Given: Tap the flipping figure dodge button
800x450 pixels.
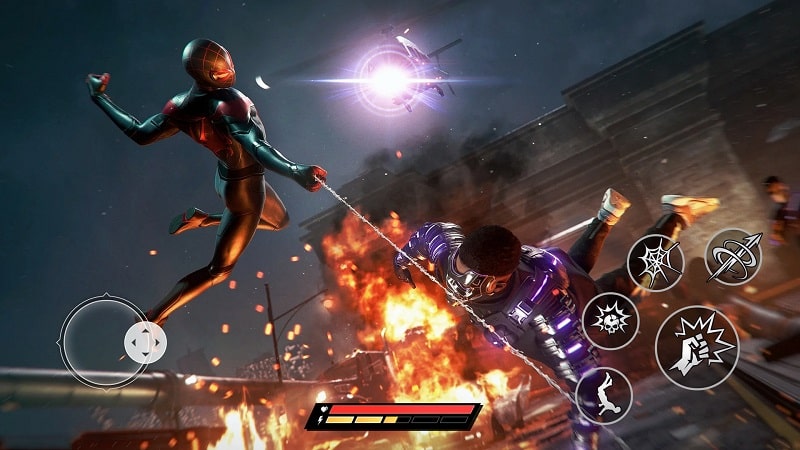Looking at the screenshot, I should pyautogui.click(x=604, y=395).
